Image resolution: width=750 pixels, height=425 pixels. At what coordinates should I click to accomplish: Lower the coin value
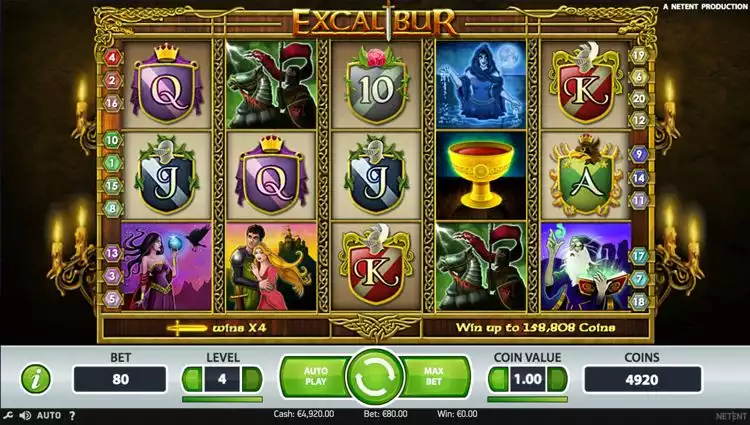click(497, 379)
